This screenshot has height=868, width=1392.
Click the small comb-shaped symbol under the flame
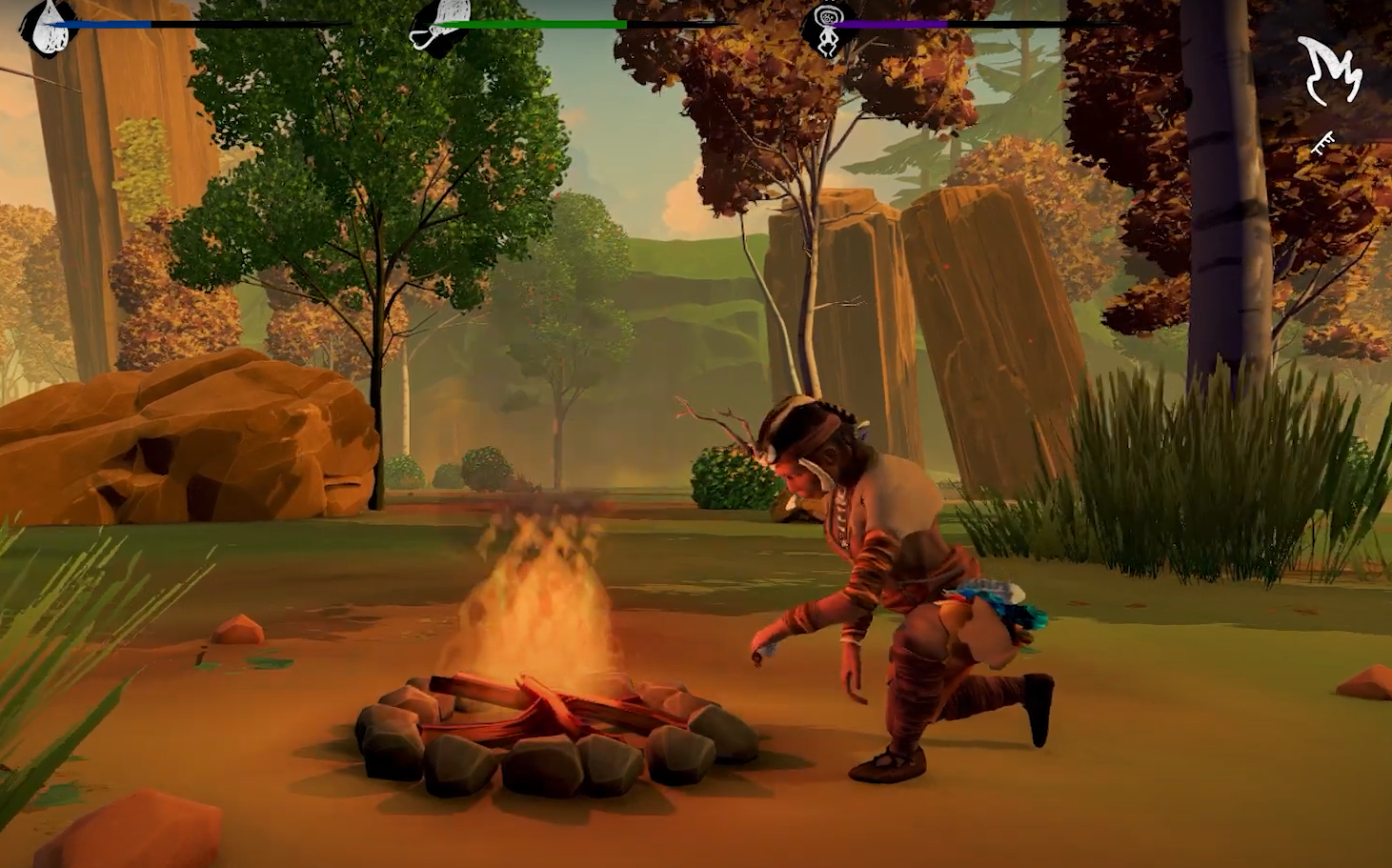pyautogui.click(x=1322, y=145)
